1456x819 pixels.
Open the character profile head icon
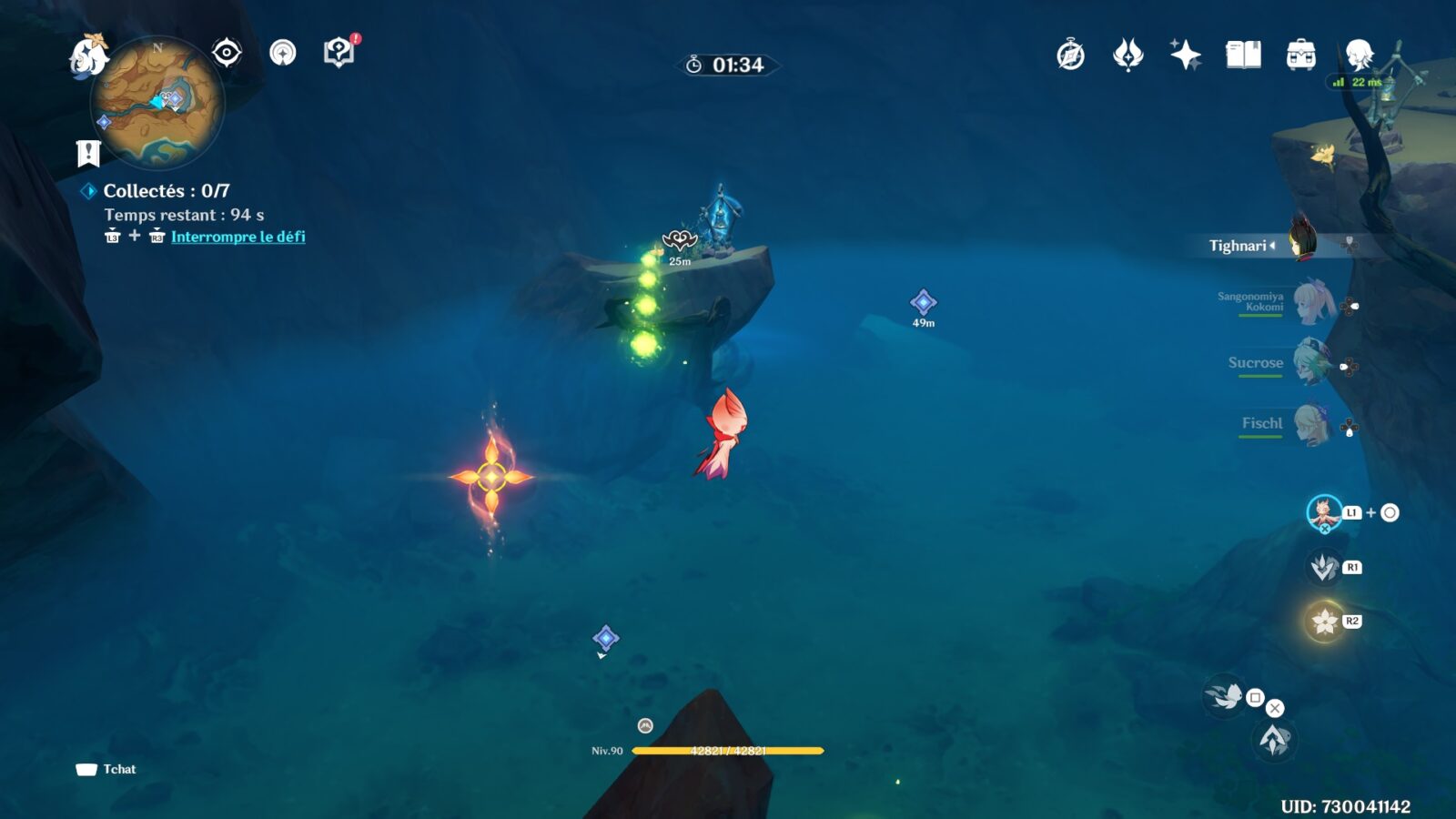1359,56
